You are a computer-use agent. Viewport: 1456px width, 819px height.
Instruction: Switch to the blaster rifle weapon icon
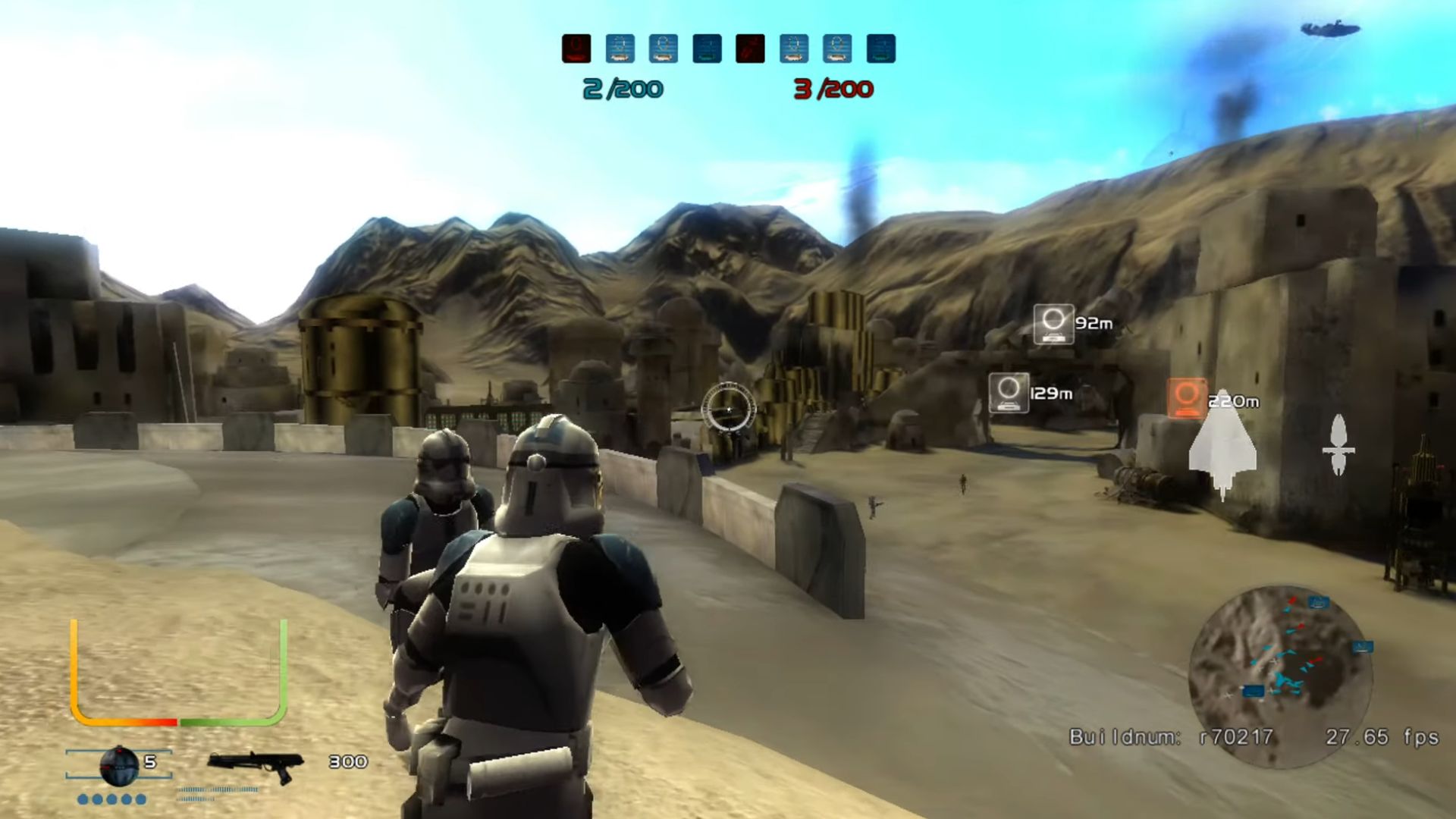click(x=255, y=766)
